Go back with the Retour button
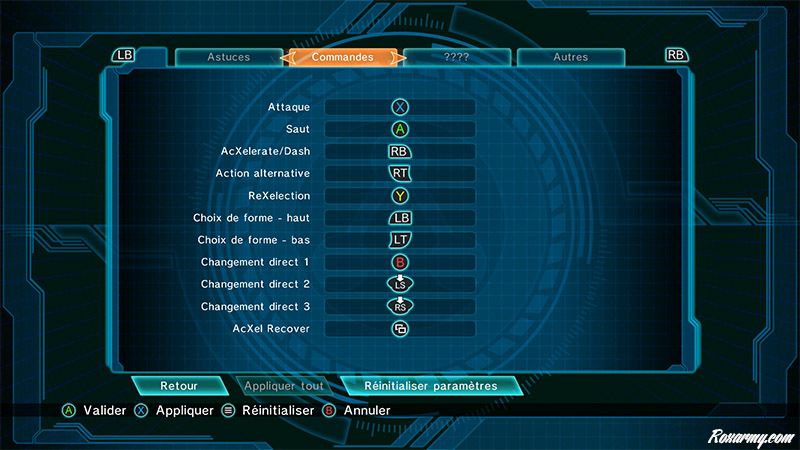 [179, 386]
